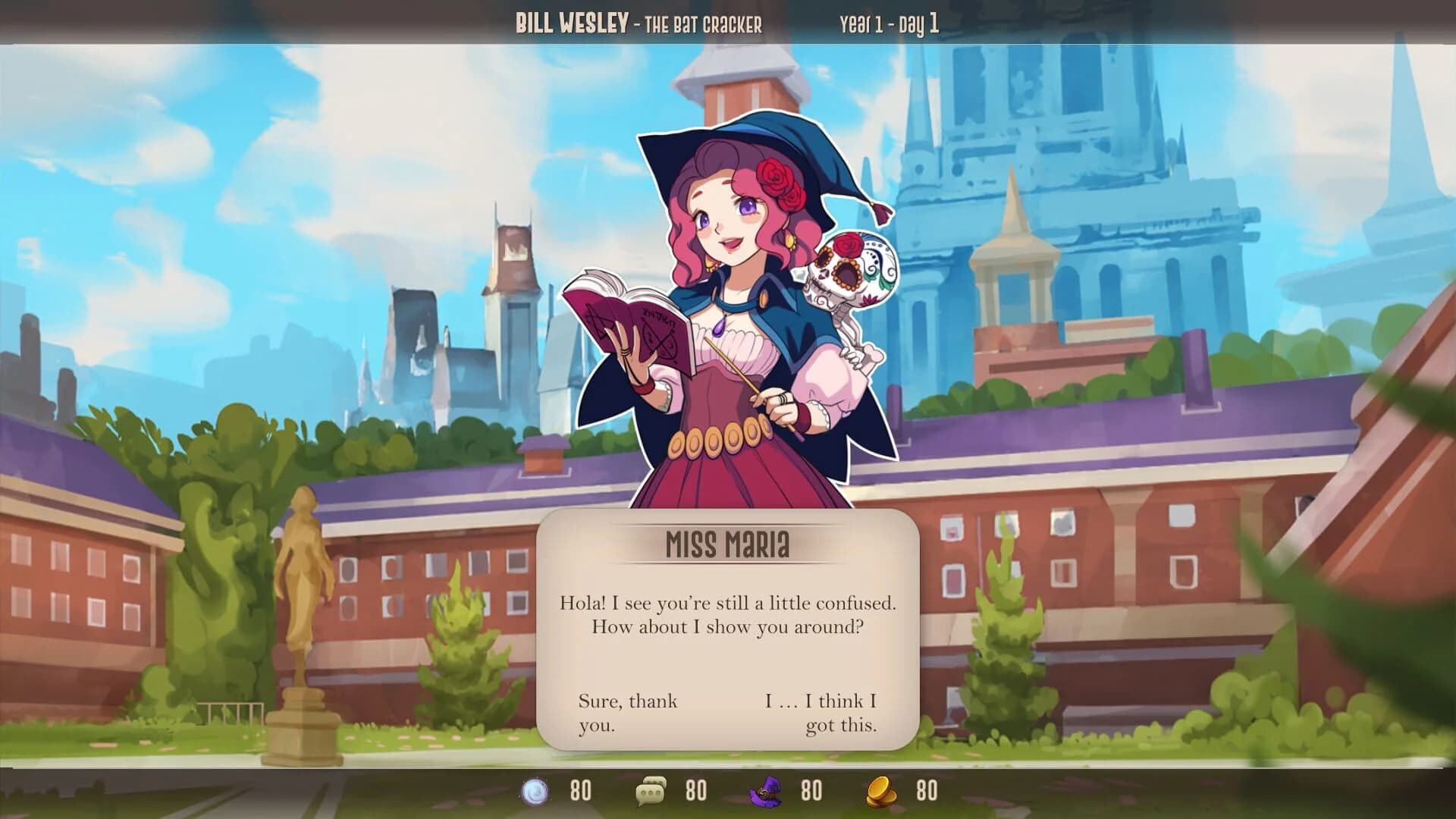Open the purple witch hat resource icon
This screenshot has width=1456, height=819.
pyautogui.click(x=766, y=793)
